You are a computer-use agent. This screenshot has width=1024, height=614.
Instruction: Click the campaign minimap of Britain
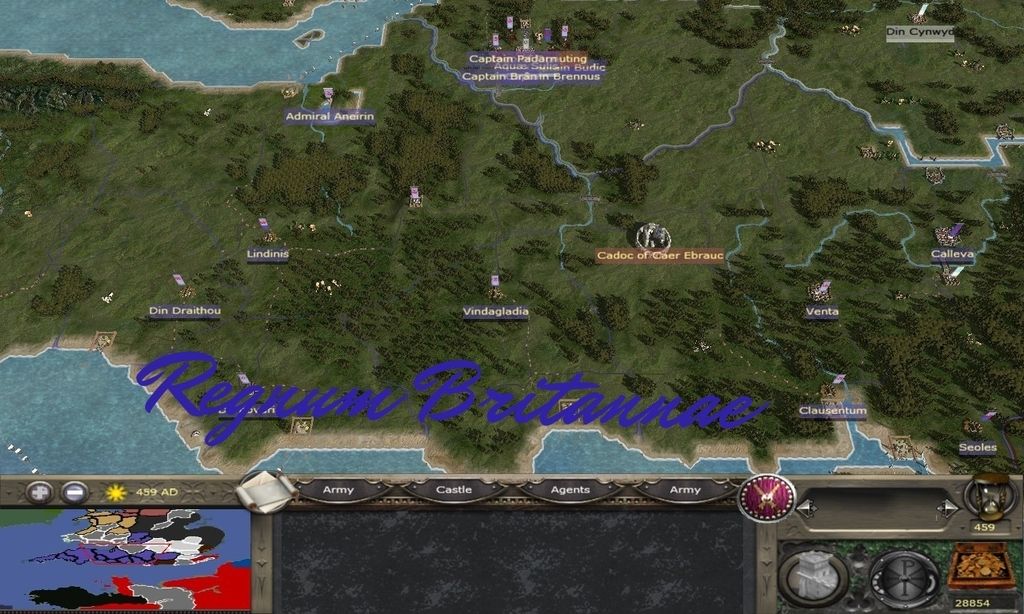click(x=125, y=560)
